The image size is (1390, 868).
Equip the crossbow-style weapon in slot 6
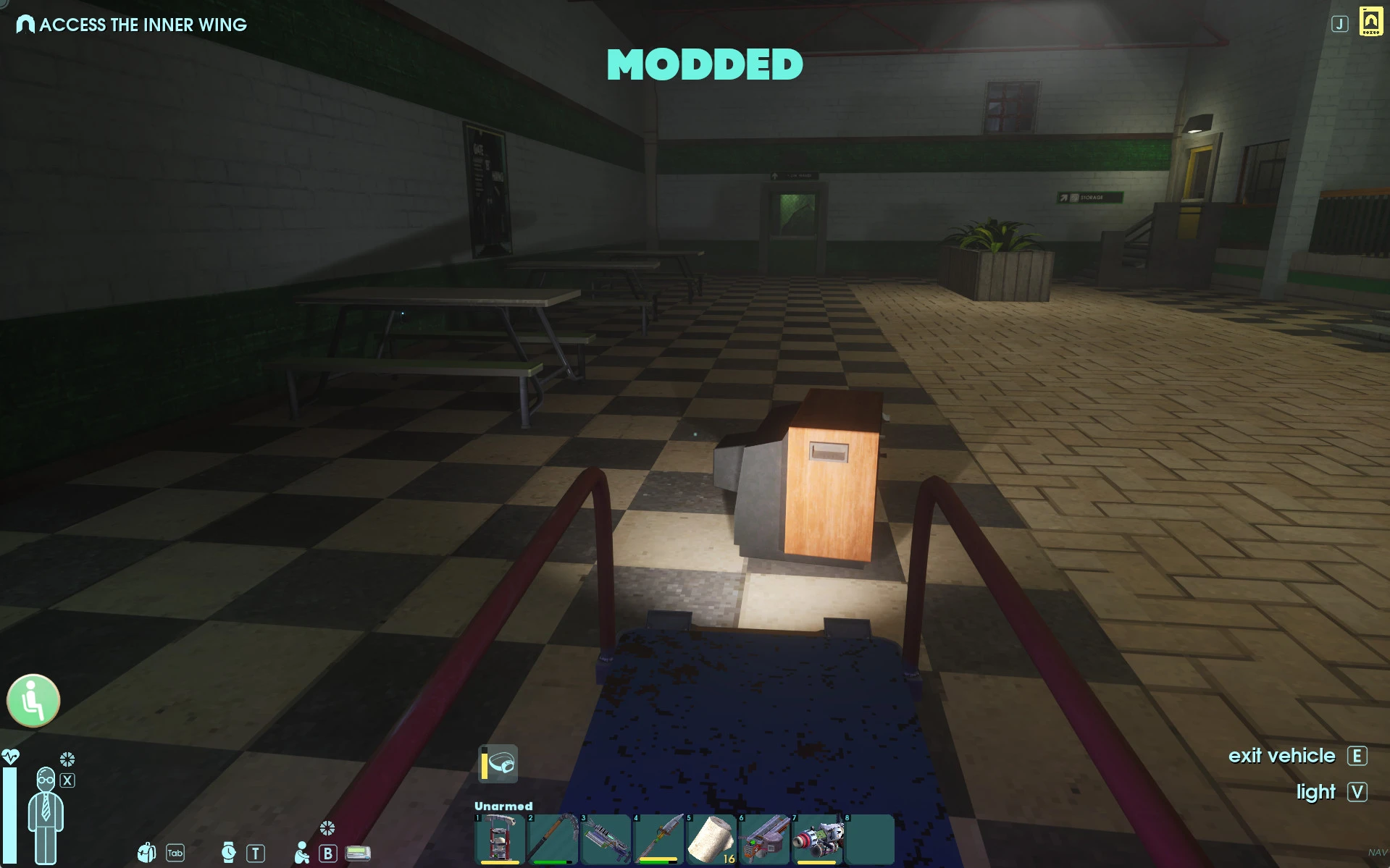pos(764,839)
